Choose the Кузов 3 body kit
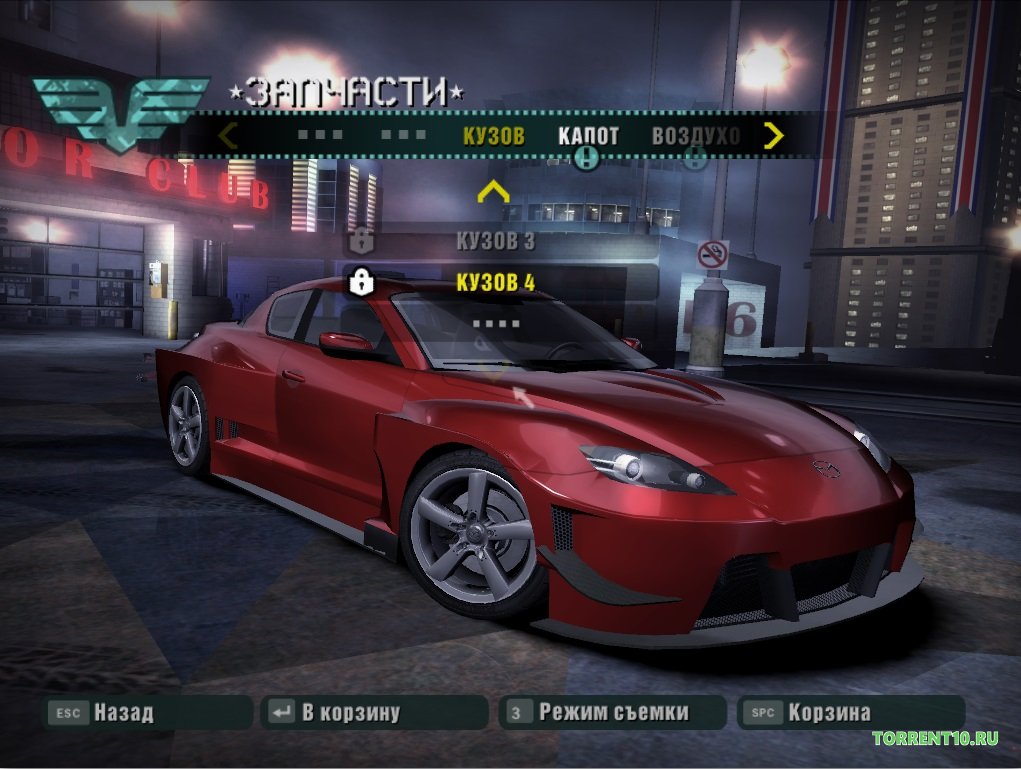 [495, 241]
